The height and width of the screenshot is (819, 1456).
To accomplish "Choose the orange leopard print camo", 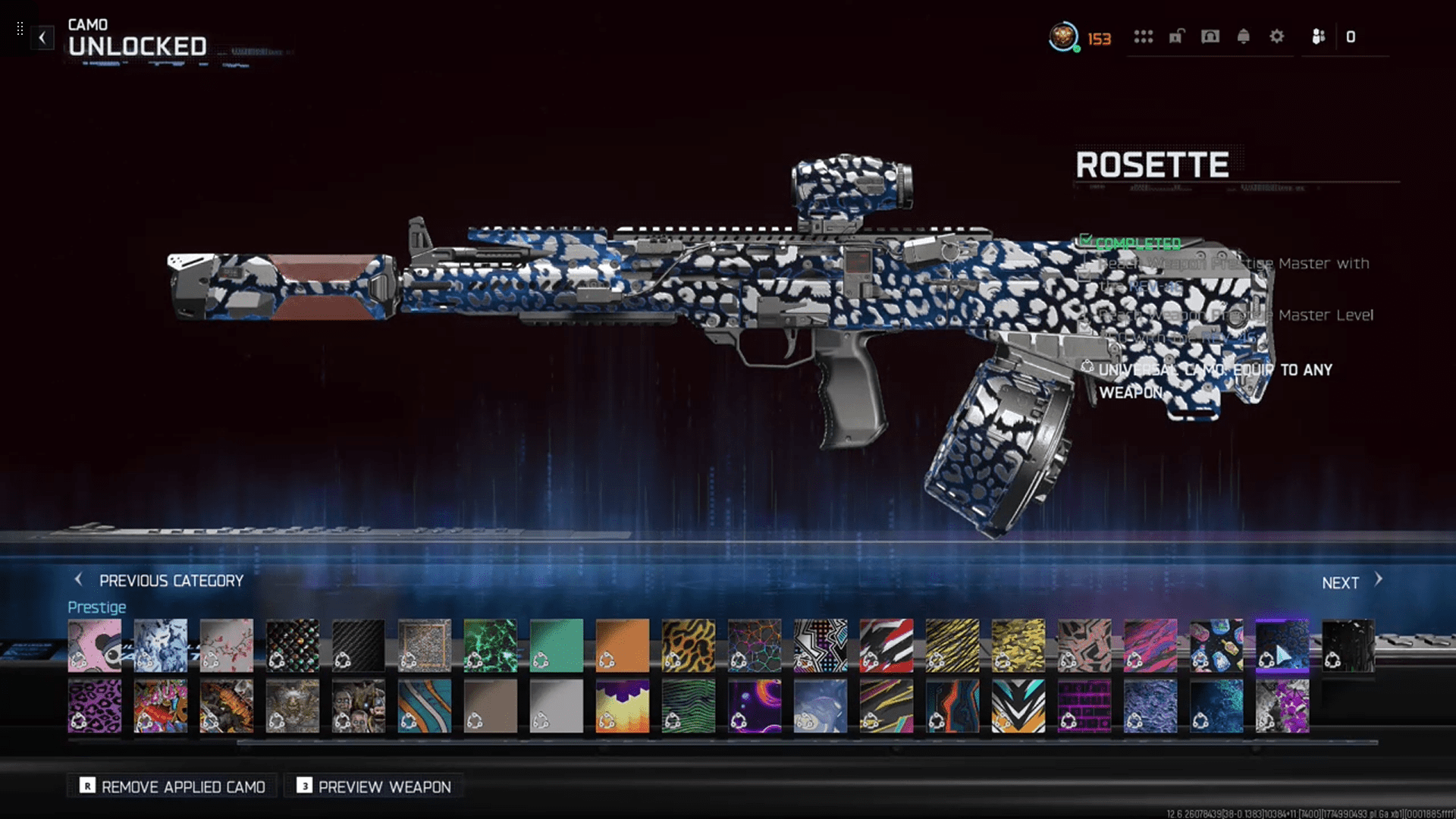I will click(x=689, y=645).
